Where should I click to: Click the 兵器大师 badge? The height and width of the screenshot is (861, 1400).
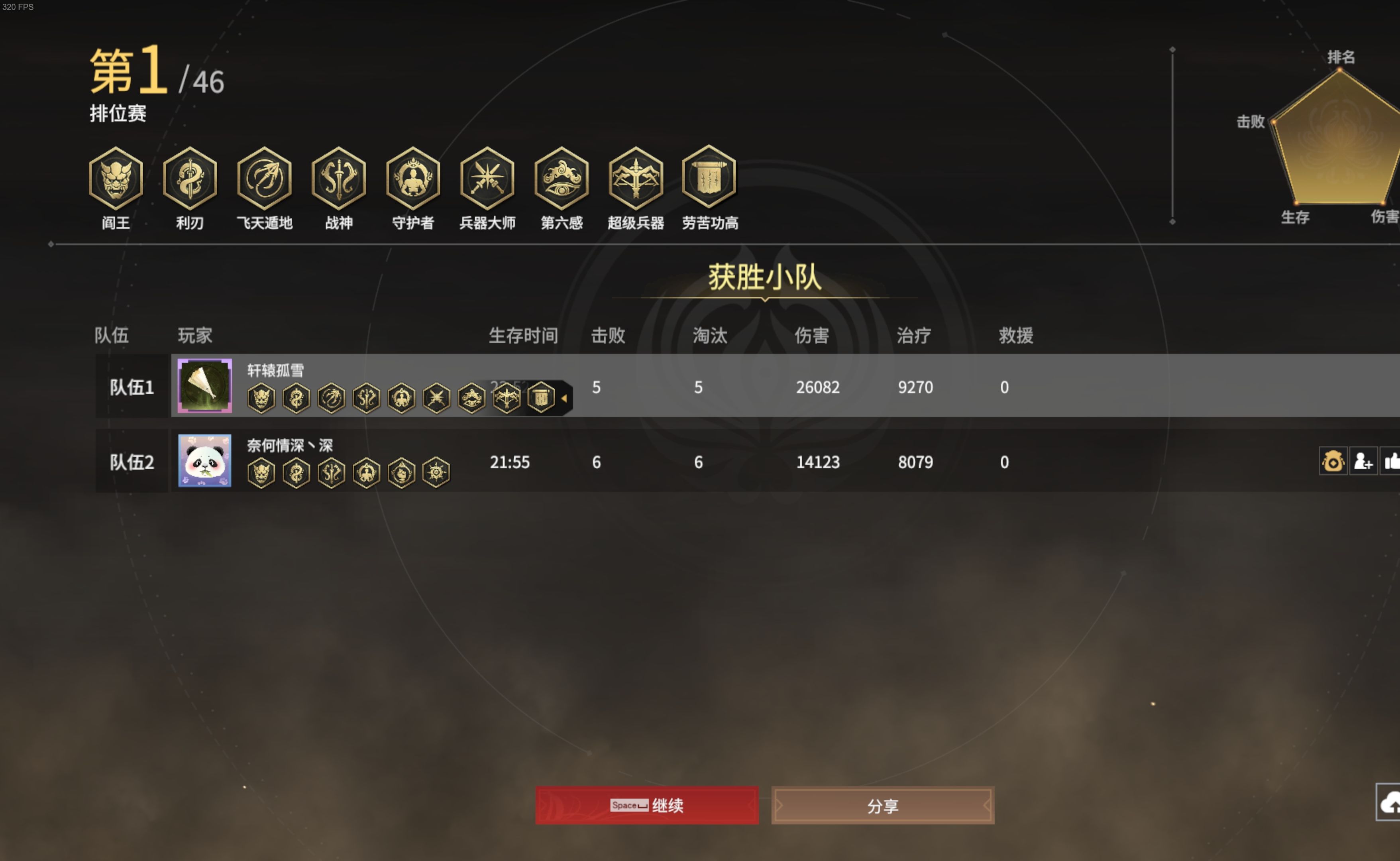pyautogui.click(x=487, y=178)
